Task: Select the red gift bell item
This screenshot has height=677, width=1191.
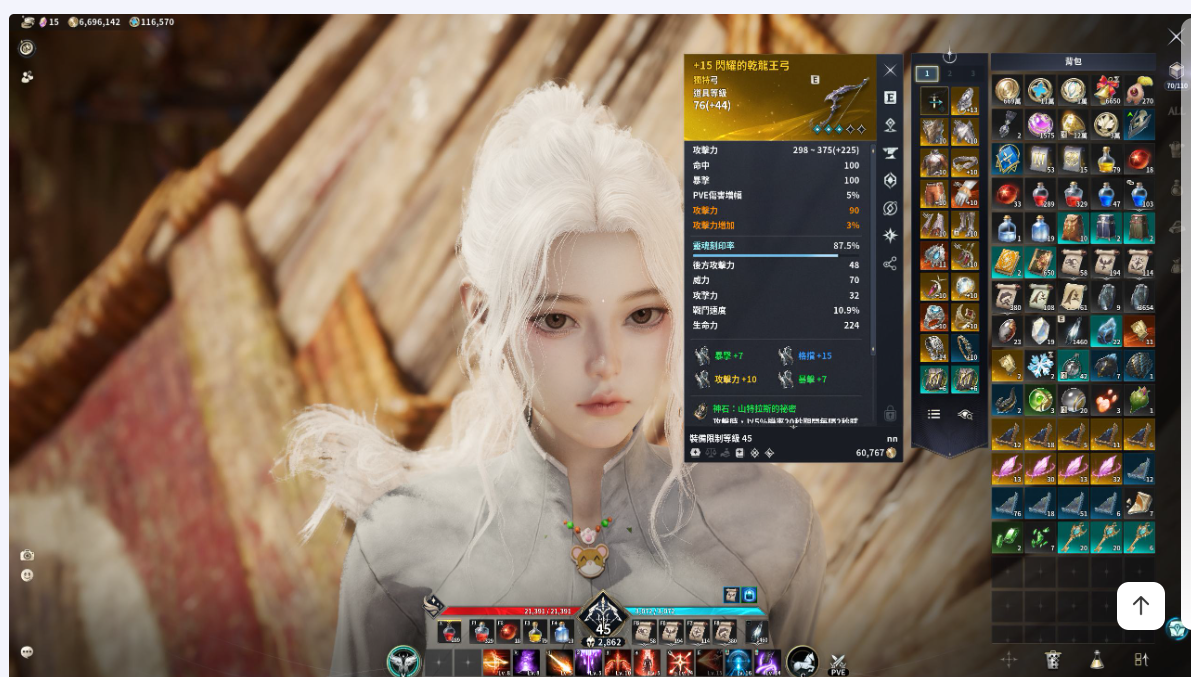Action: pos(1105,91)
